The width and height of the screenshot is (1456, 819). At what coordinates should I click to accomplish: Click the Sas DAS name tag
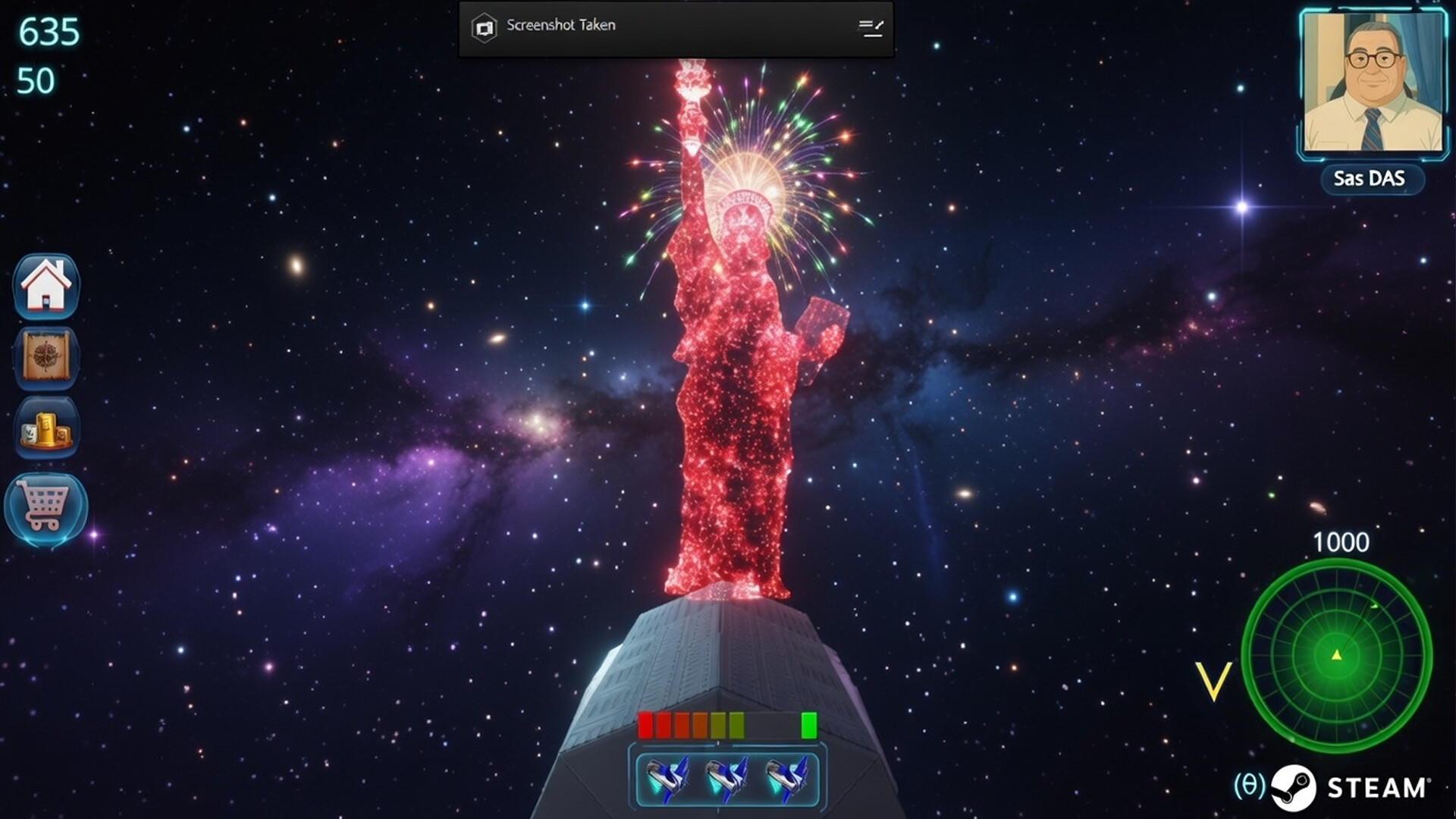[x=1373, y=179]
